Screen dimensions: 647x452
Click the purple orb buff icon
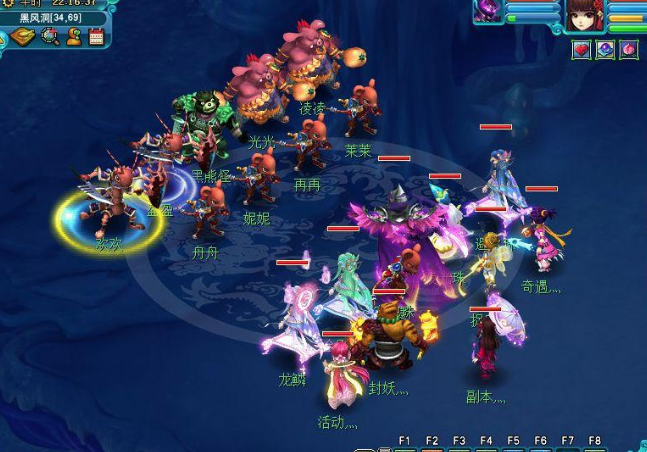coord(605,49)
